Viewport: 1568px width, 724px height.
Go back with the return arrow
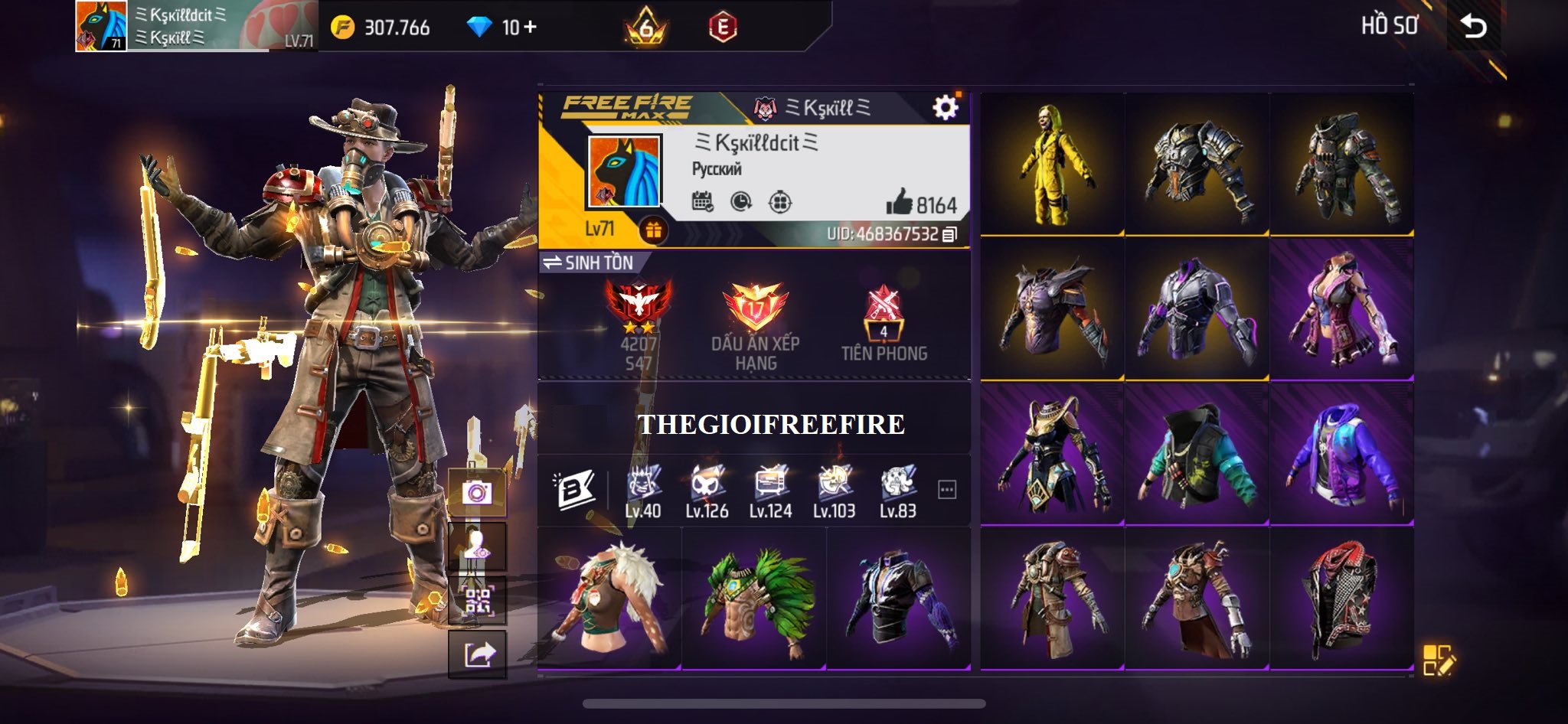click(1474, 27)
